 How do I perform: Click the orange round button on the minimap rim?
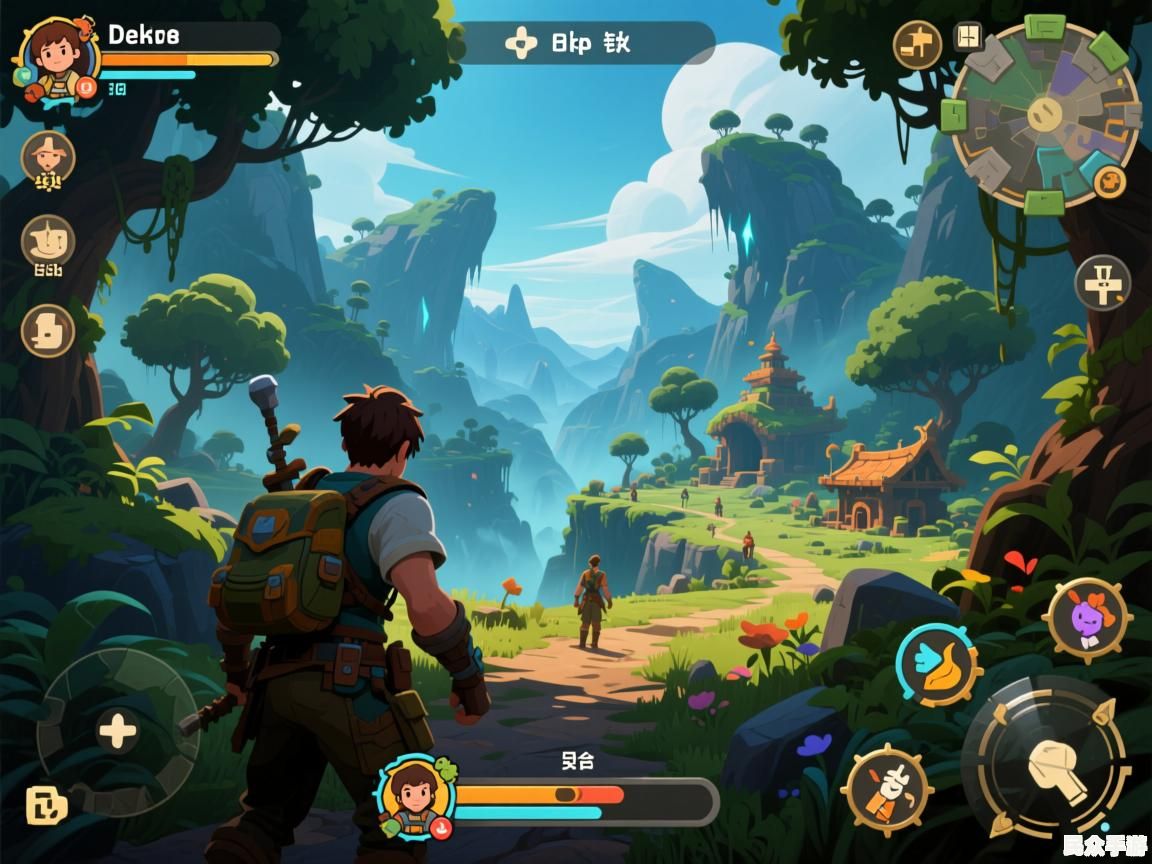(x=1109, y=181)
